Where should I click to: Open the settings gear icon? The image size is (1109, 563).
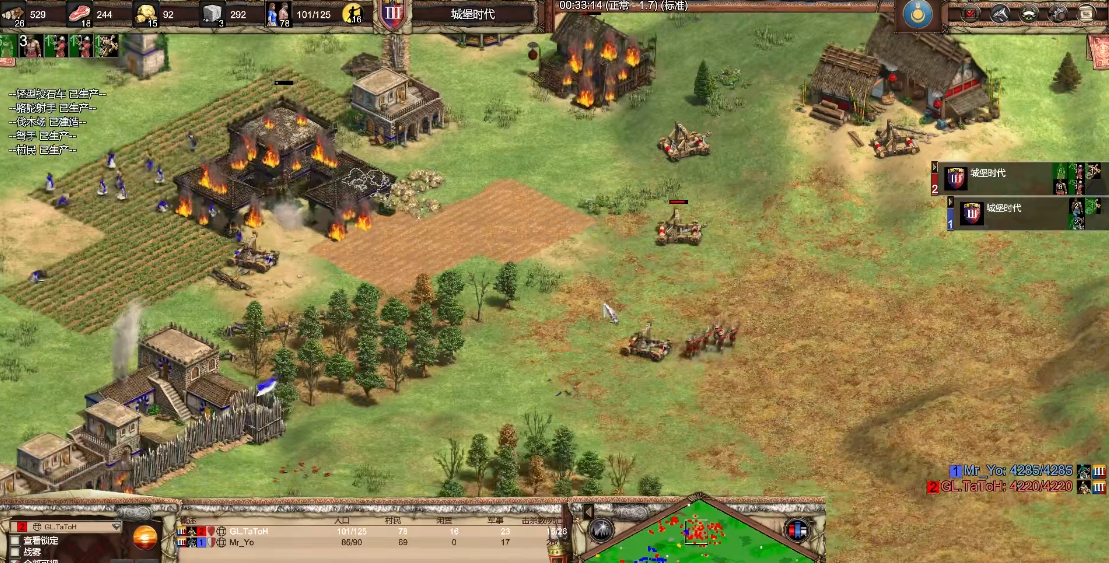(1057, 14)
